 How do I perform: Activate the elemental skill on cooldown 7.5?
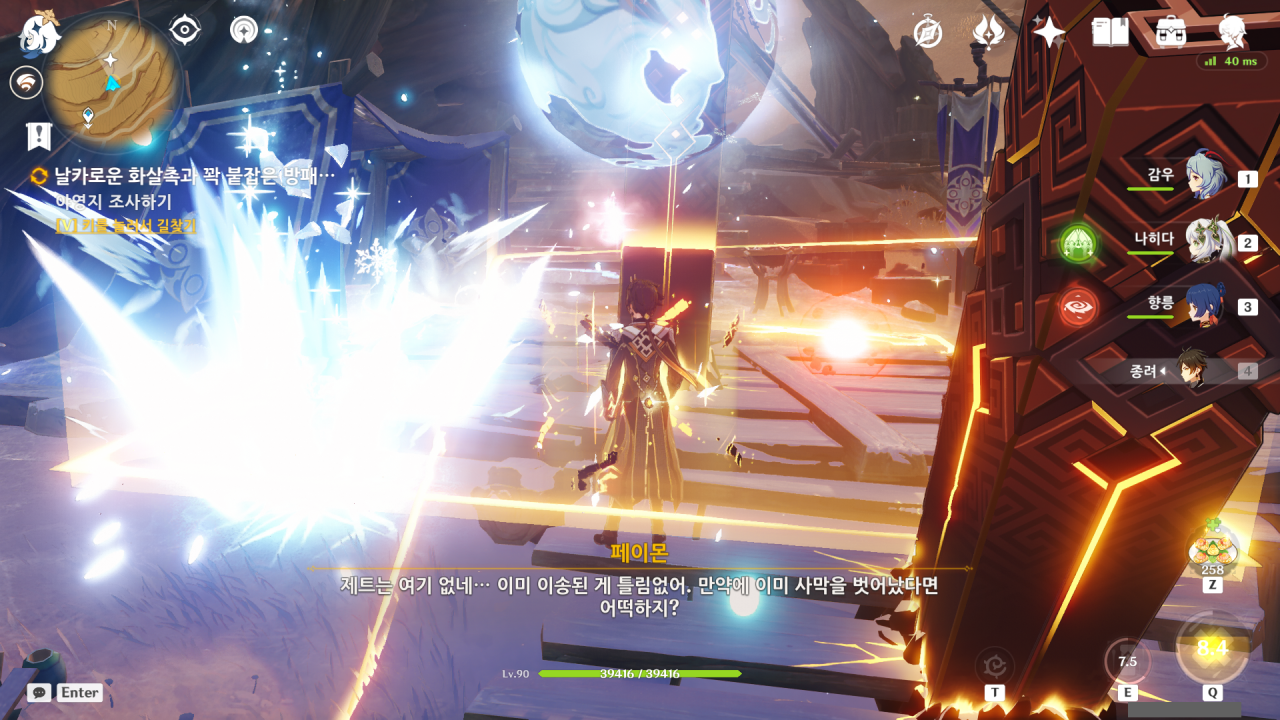[1127, 662]
